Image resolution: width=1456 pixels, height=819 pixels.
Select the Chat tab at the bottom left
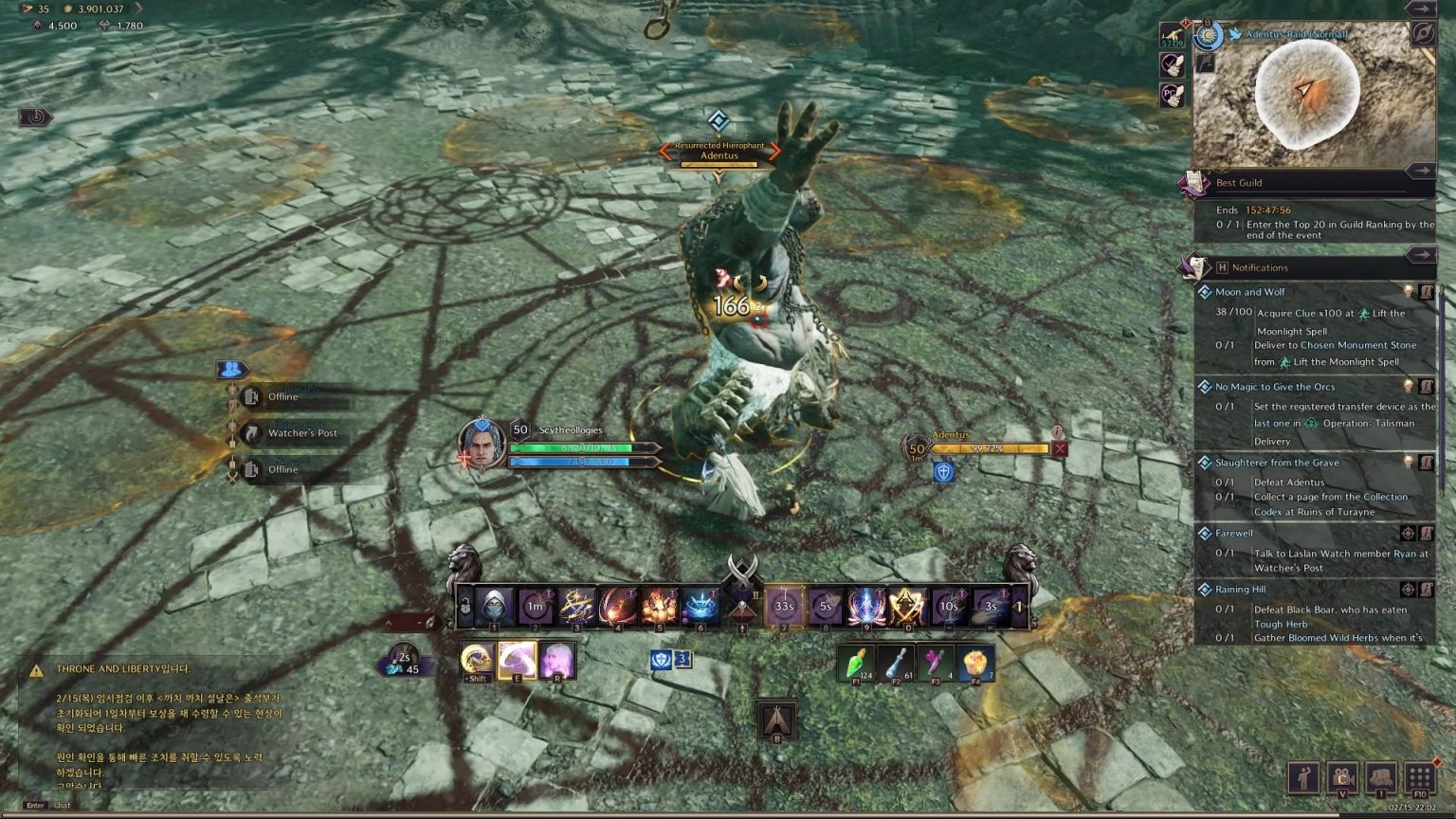tap(63, 805)
